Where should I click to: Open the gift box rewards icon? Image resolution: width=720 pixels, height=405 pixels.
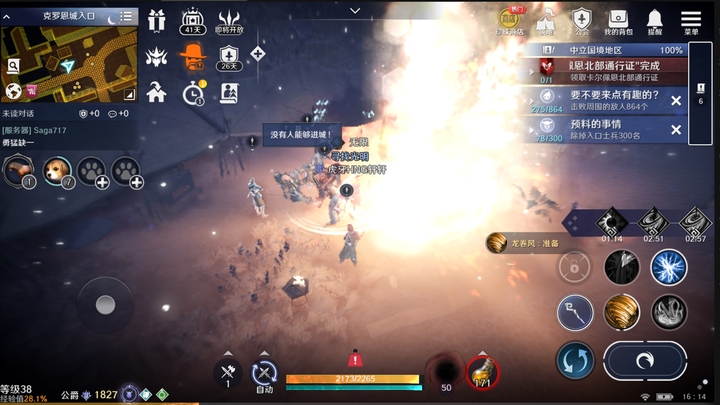click(x=156, y=20)
